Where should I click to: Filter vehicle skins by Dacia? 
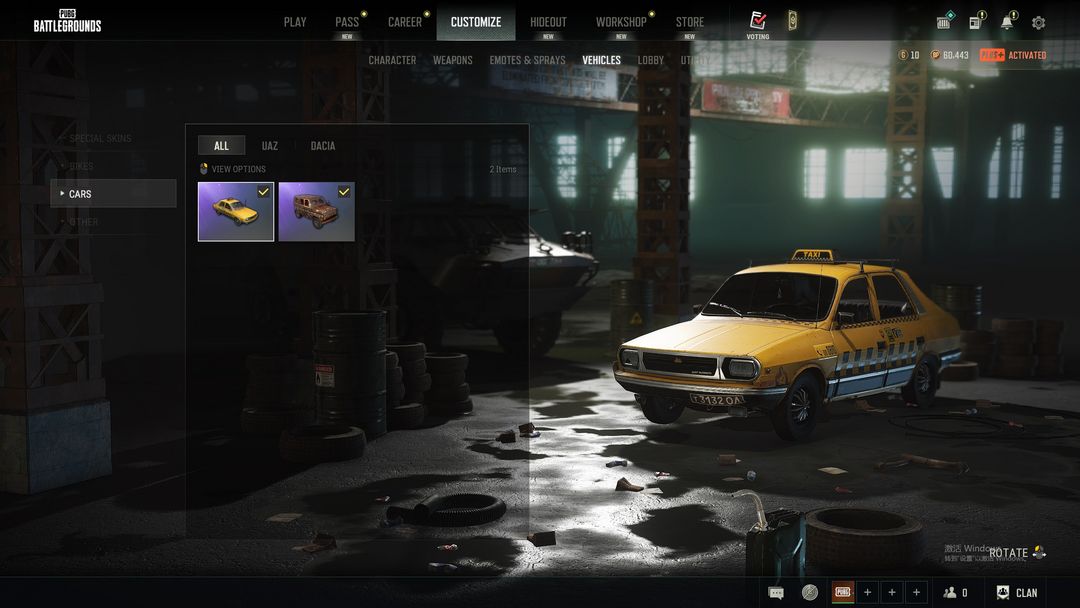coord(323,146)
